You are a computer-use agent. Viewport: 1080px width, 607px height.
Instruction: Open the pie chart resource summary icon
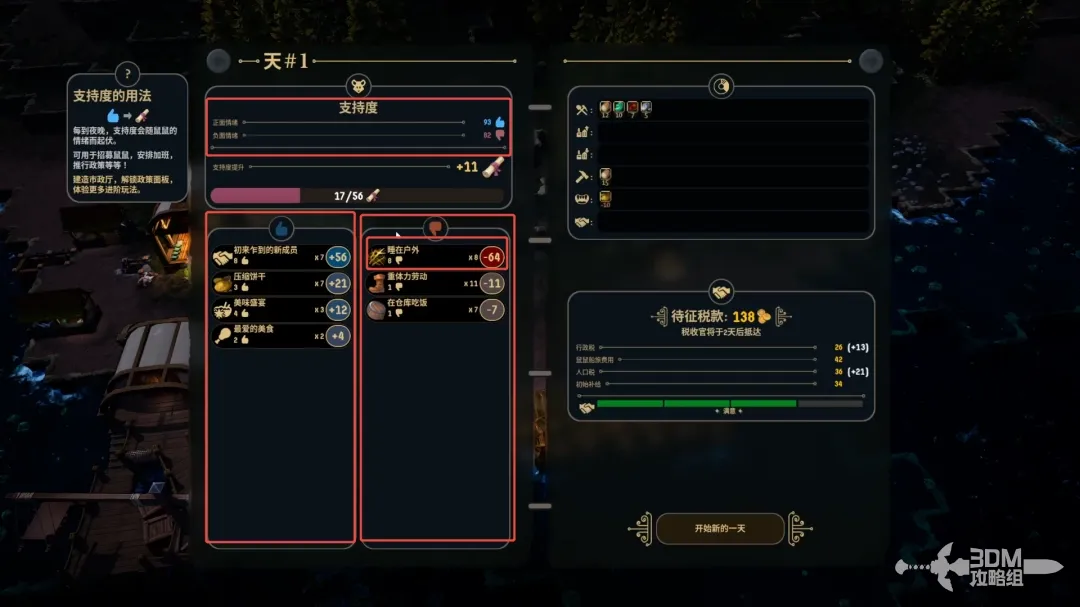(720, 87)
